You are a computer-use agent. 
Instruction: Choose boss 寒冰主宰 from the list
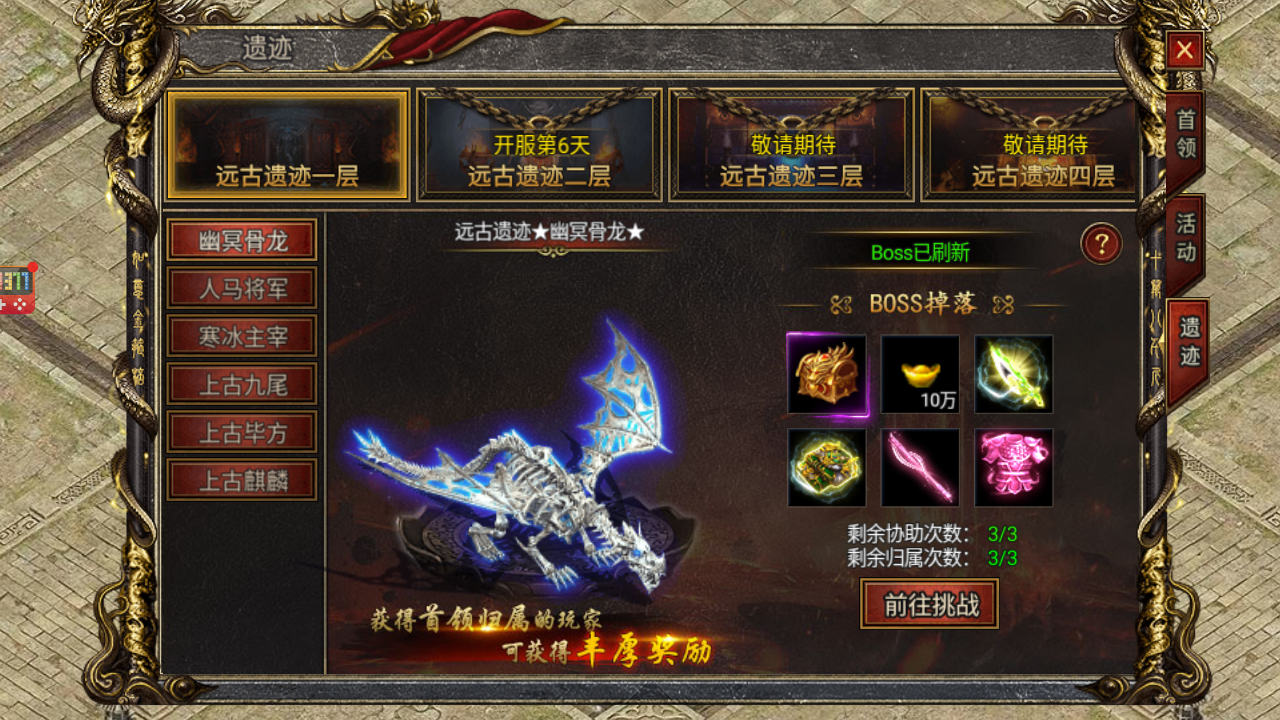(243, 336)
